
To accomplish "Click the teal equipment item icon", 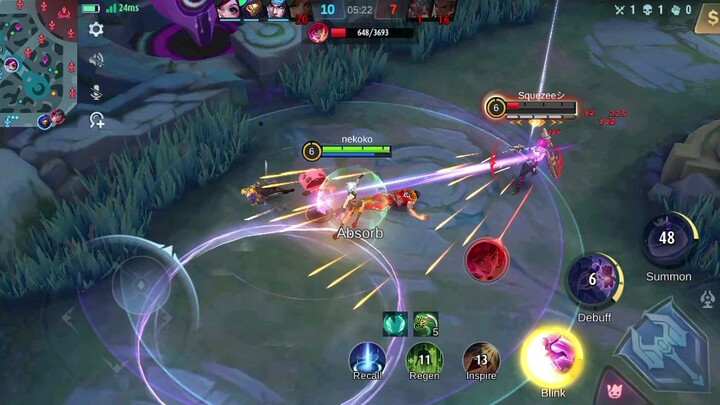I will (394, 323).
